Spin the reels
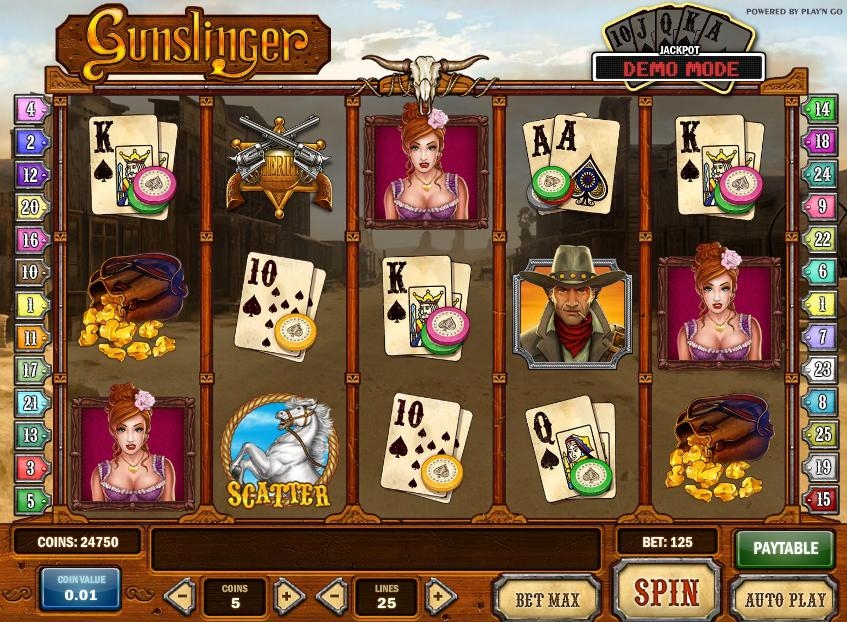This screenshot has height=622, width=847. (666, 591)
